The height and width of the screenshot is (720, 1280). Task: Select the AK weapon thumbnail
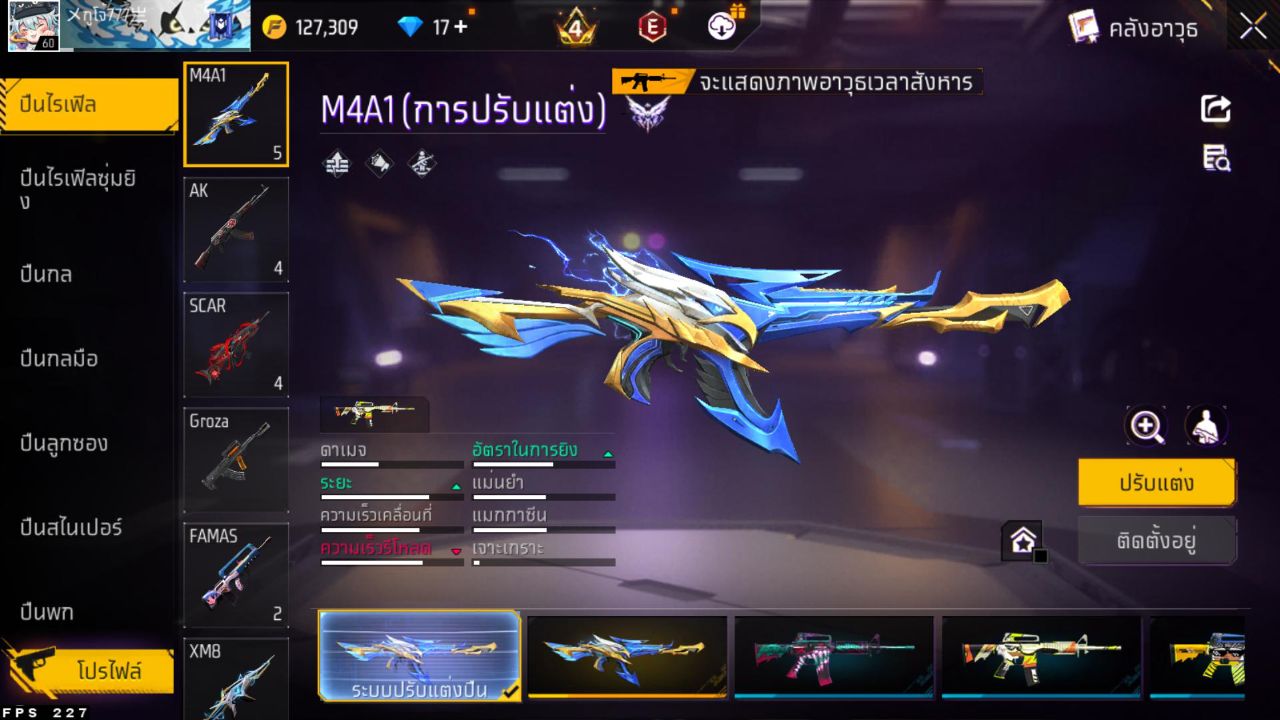click(235, 229)
